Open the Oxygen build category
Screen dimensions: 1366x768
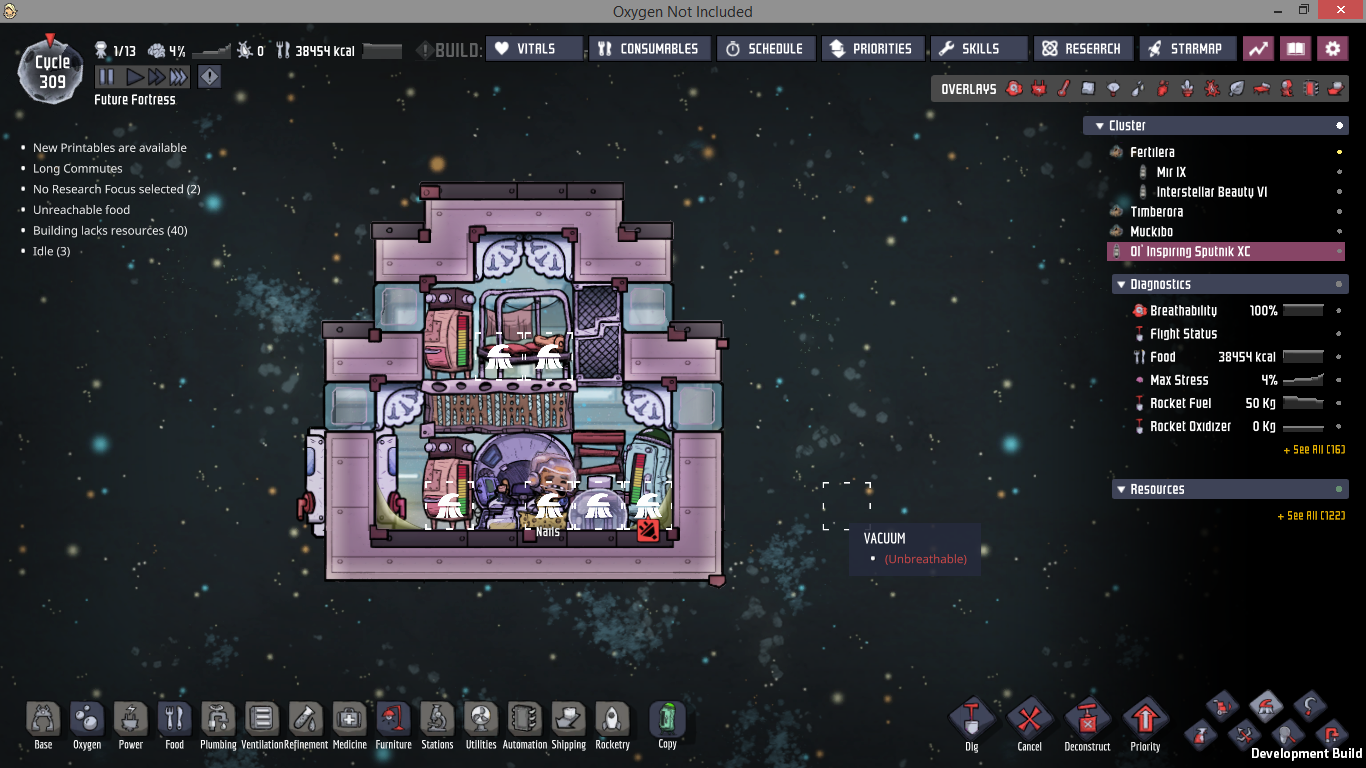(x=87, y=724)
